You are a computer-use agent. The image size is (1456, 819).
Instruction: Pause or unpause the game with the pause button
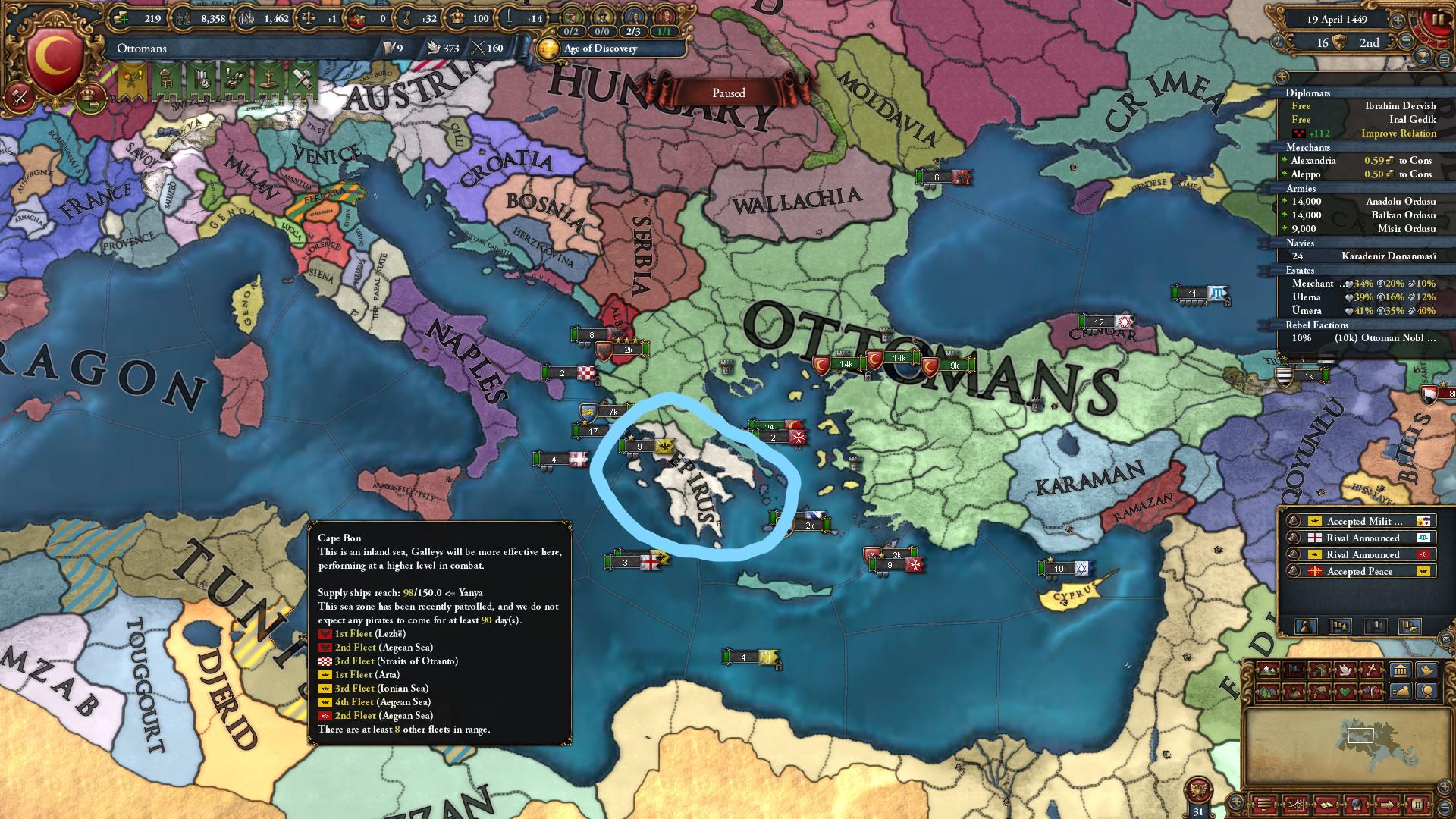click(1439, 19)
